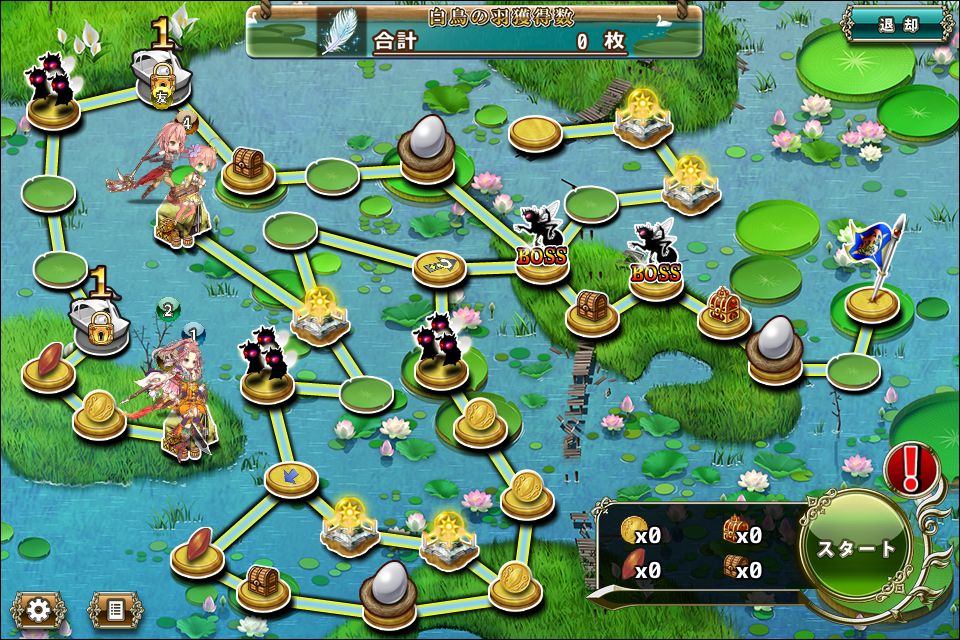The image size is (960, 640).
Task: Open the gear settings menu
Action: click(39, 609)
